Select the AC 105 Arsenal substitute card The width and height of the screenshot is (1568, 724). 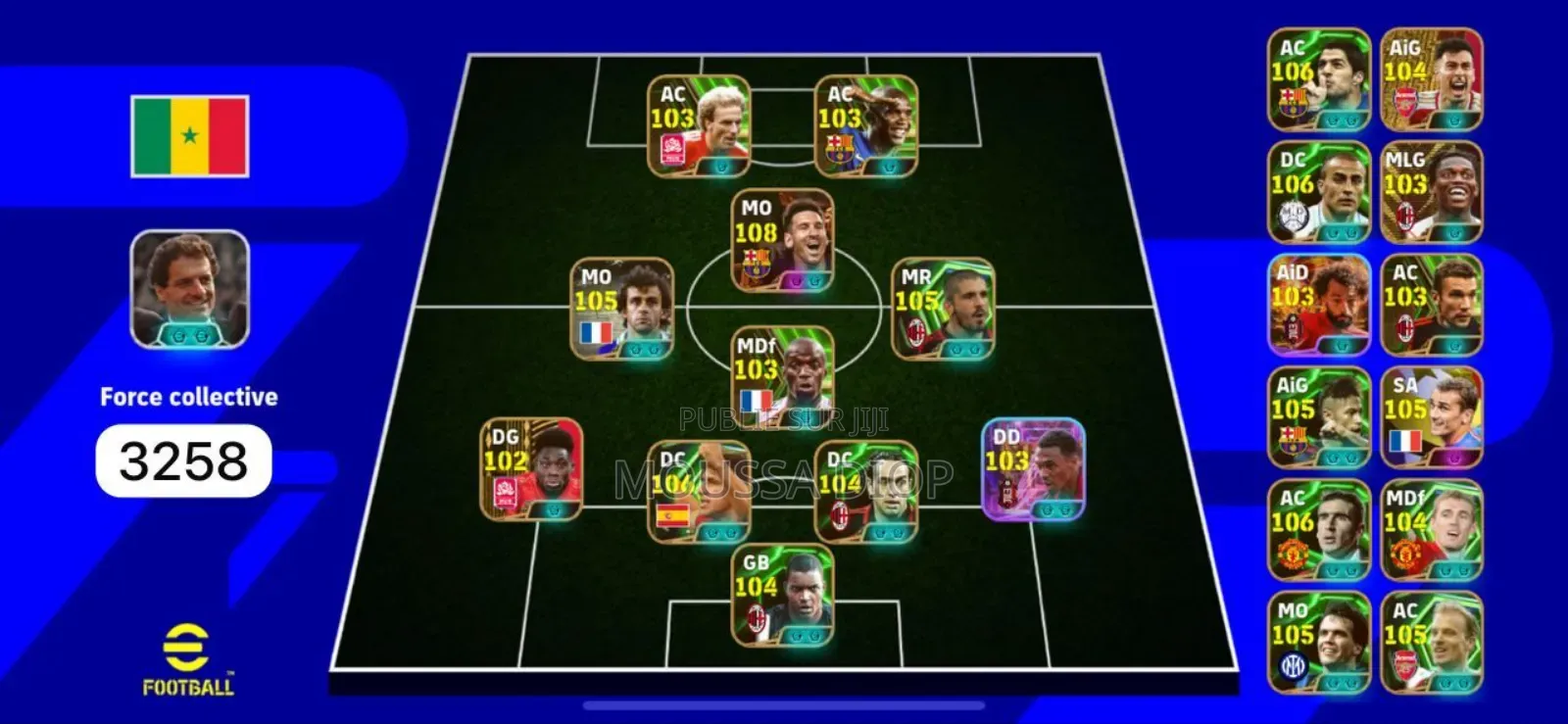[1432, 643]
